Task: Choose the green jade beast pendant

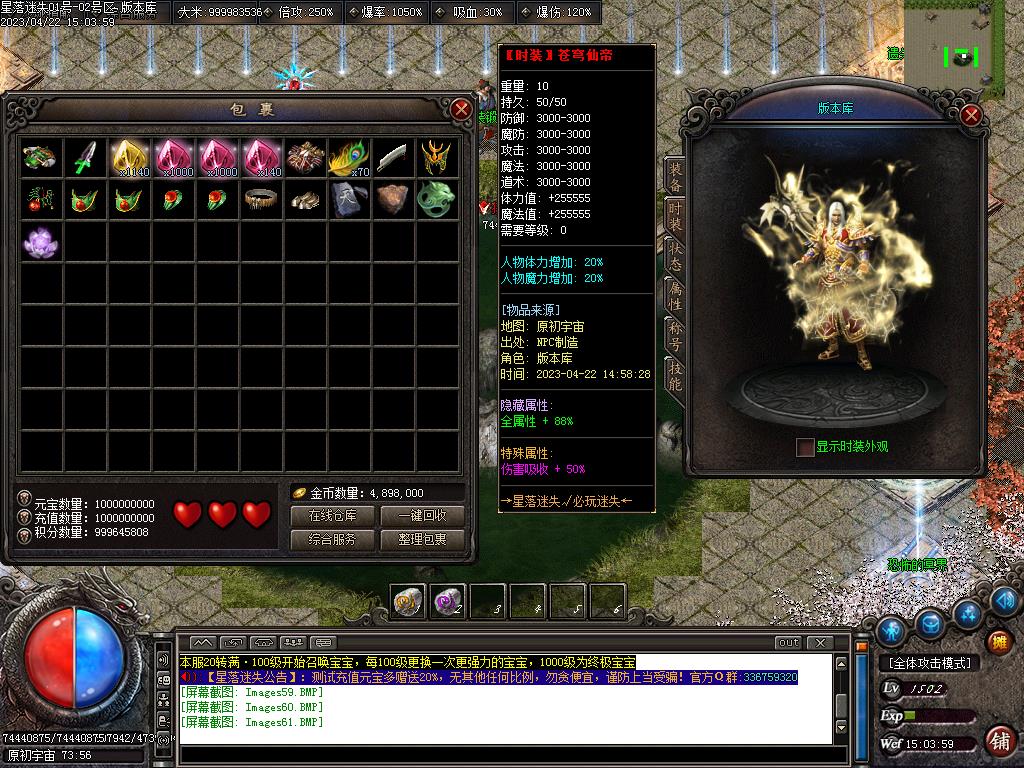Action: 436,198
